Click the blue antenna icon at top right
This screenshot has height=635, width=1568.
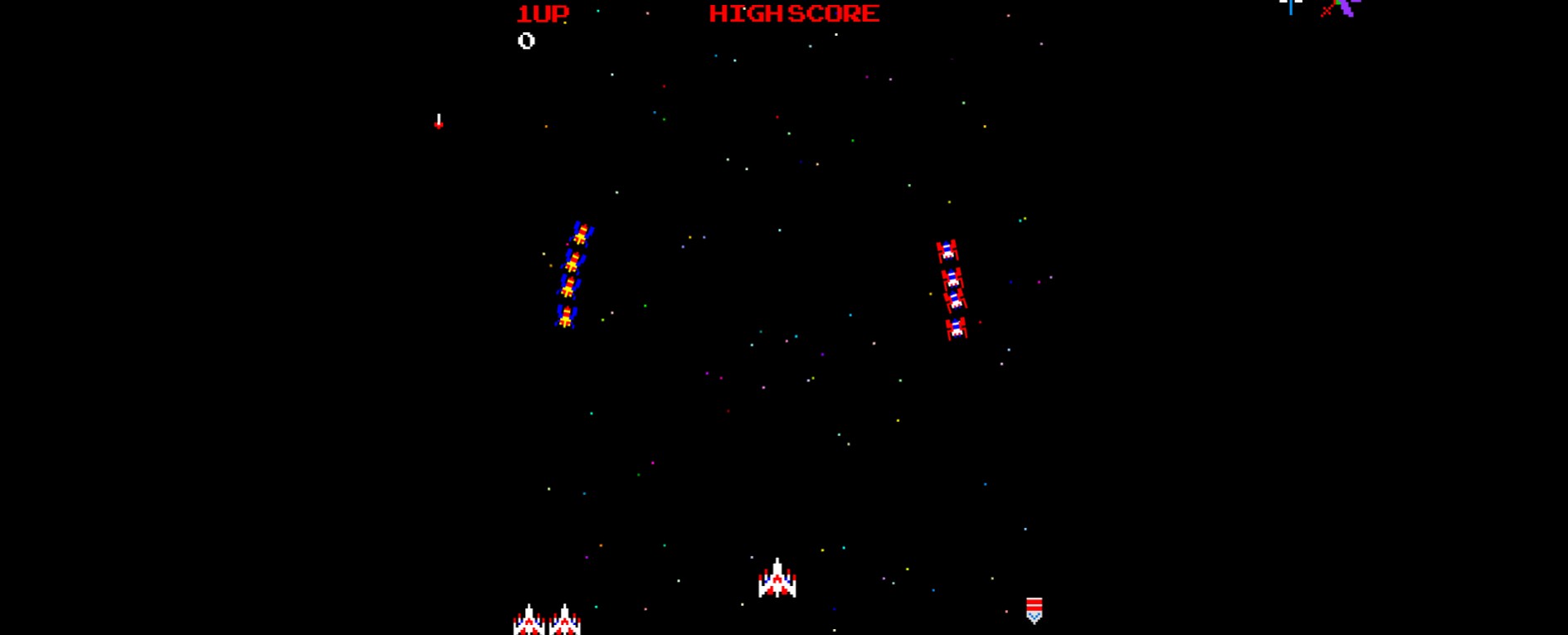(x=1291, y=7)
